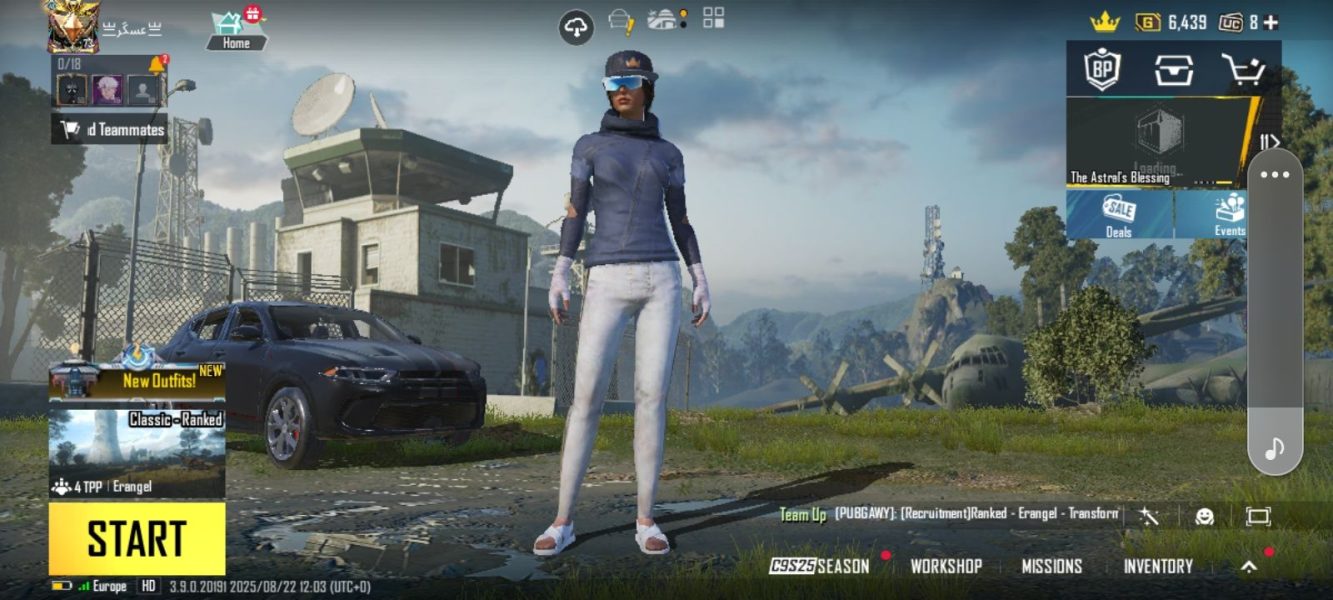
Task: View The Astral's Blessing banner
Action: (x=1158, y=143)
